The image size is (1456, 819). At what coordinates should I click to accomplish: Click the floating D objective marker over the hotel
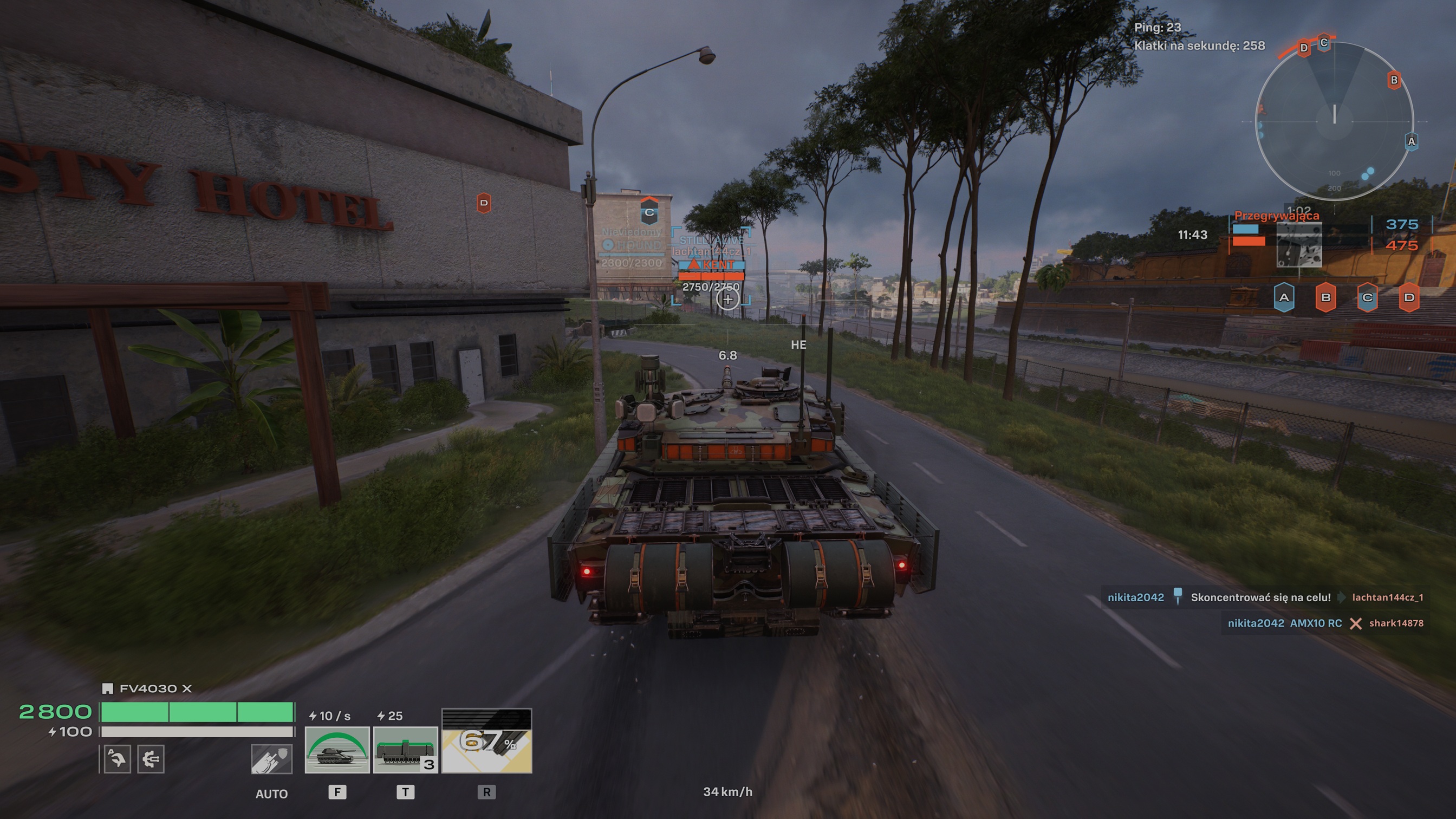[483, 203]
